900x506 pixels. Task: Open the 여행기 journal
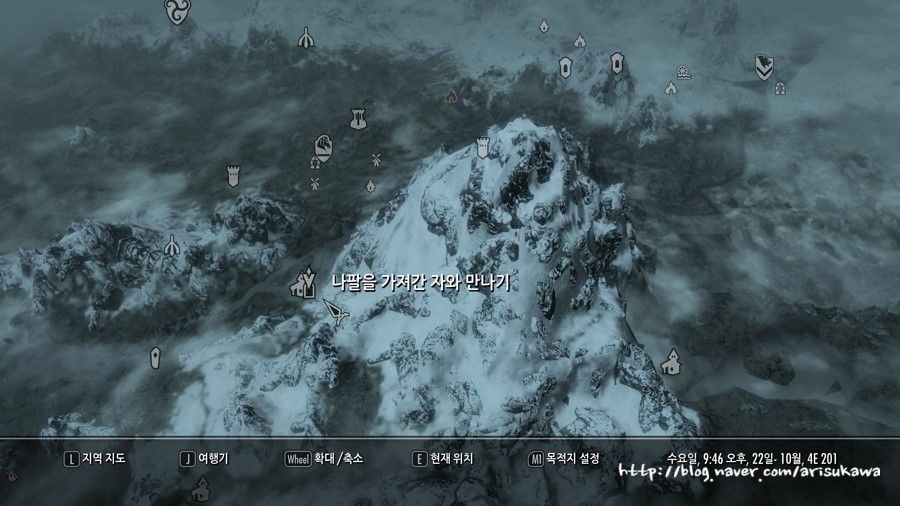click(x=206, y=459)
